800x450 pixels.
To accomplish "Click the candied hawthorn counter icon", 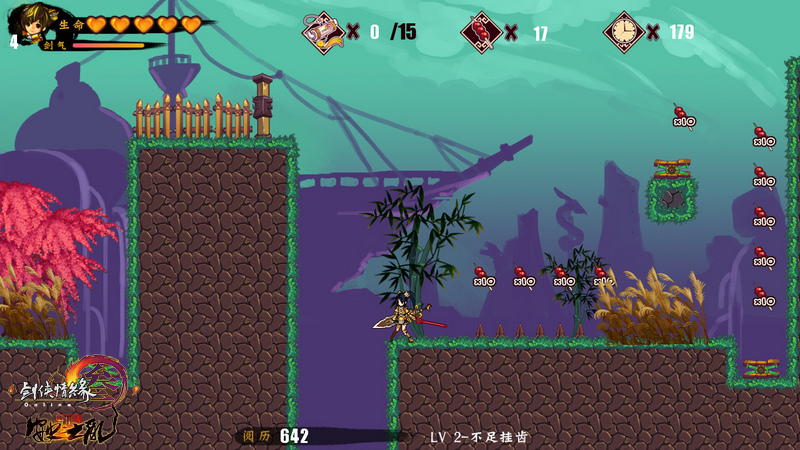I will click(481, 32).
